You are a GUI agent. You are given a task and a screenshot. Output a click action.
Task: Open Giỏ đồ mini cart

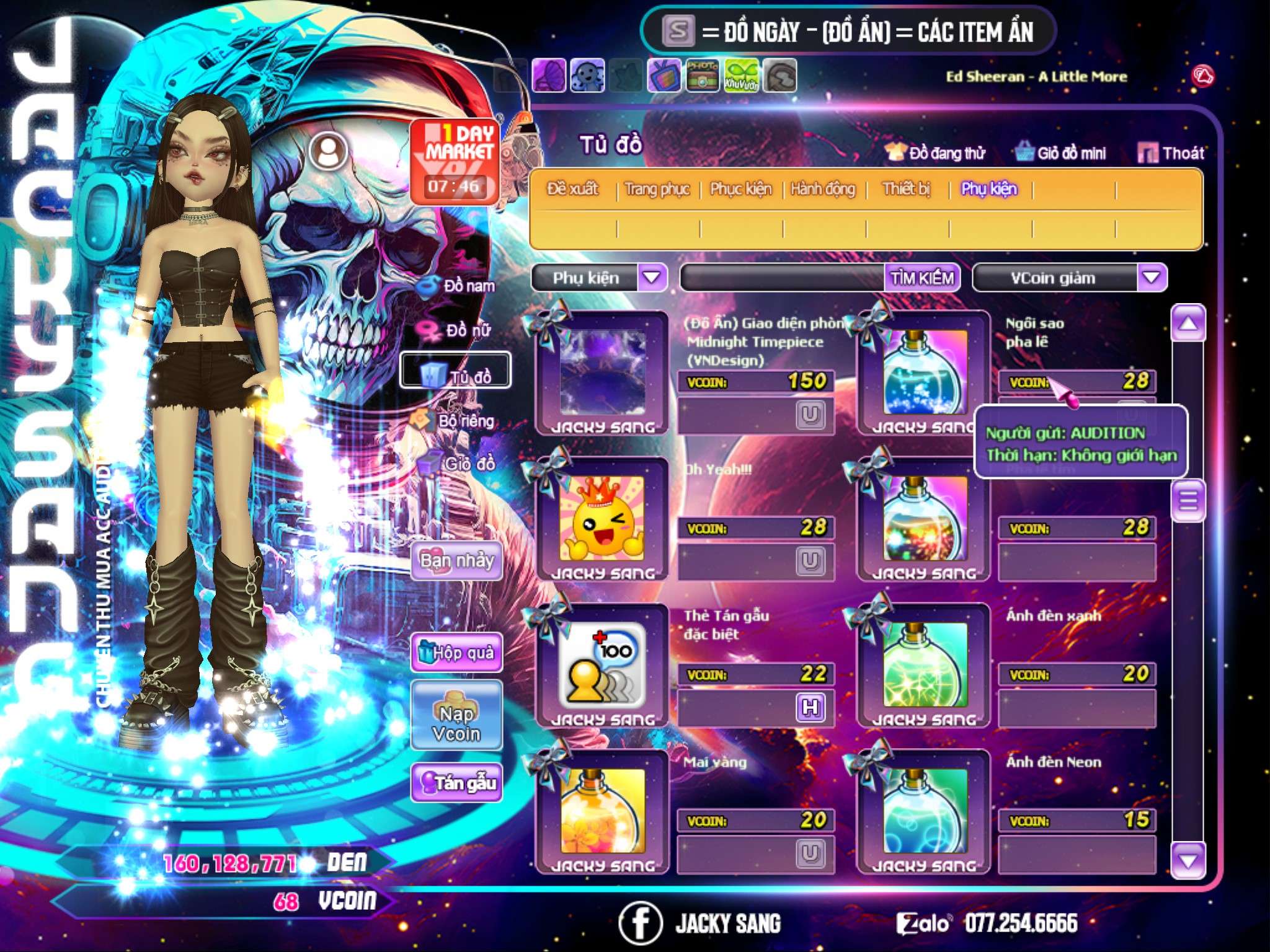click(x=1061, y=153)
